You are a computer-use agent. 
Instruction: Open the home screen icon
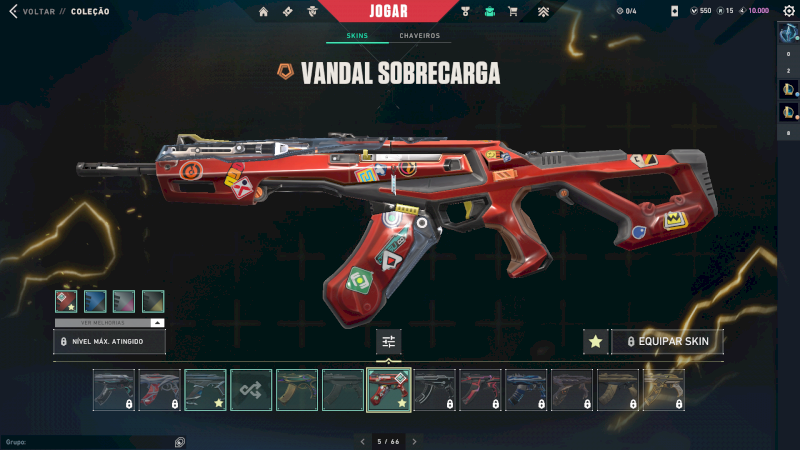[264, 12]
